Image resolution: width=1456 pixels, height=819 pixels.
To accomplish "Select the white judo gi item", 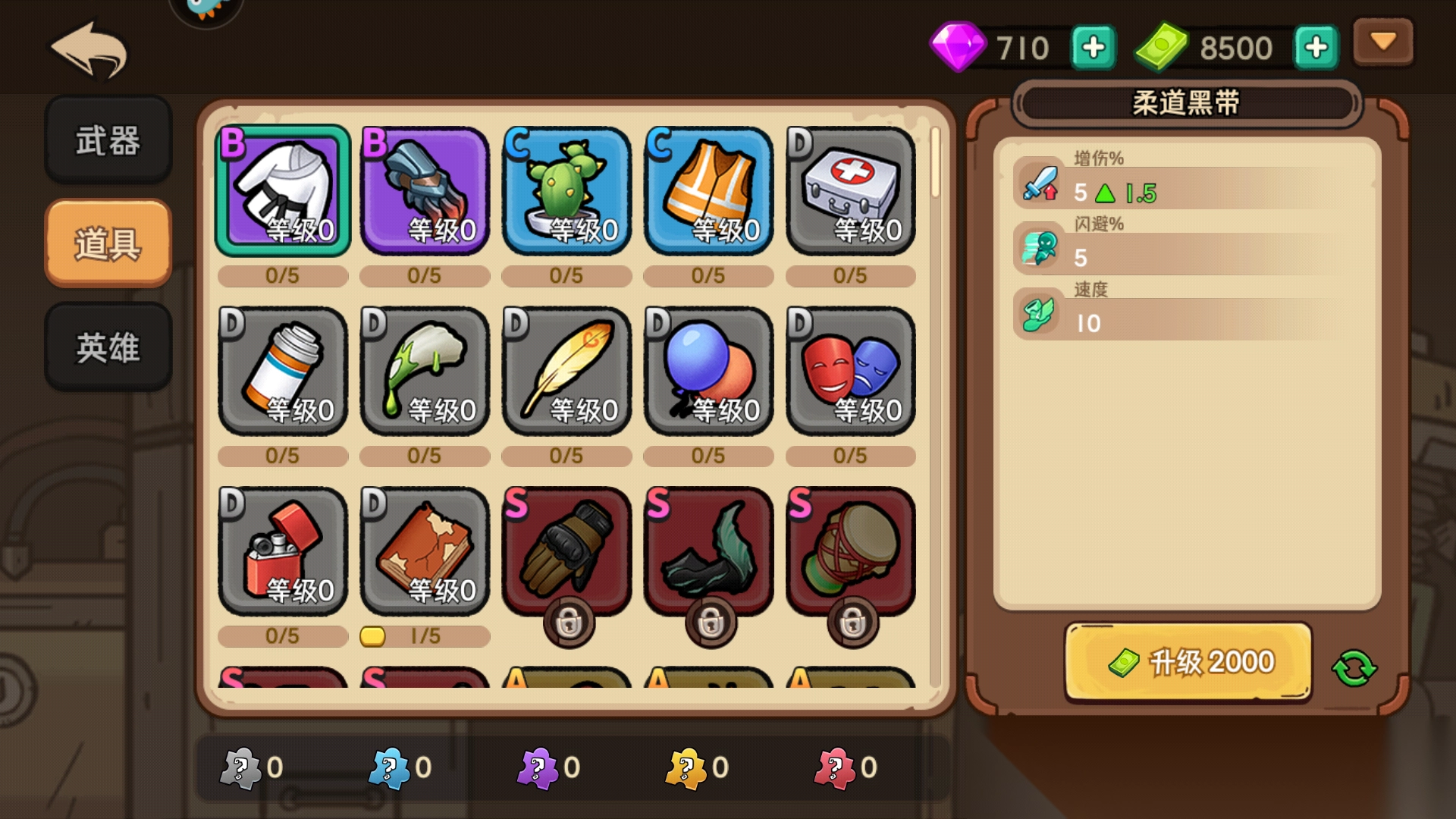I will point(283,190).
